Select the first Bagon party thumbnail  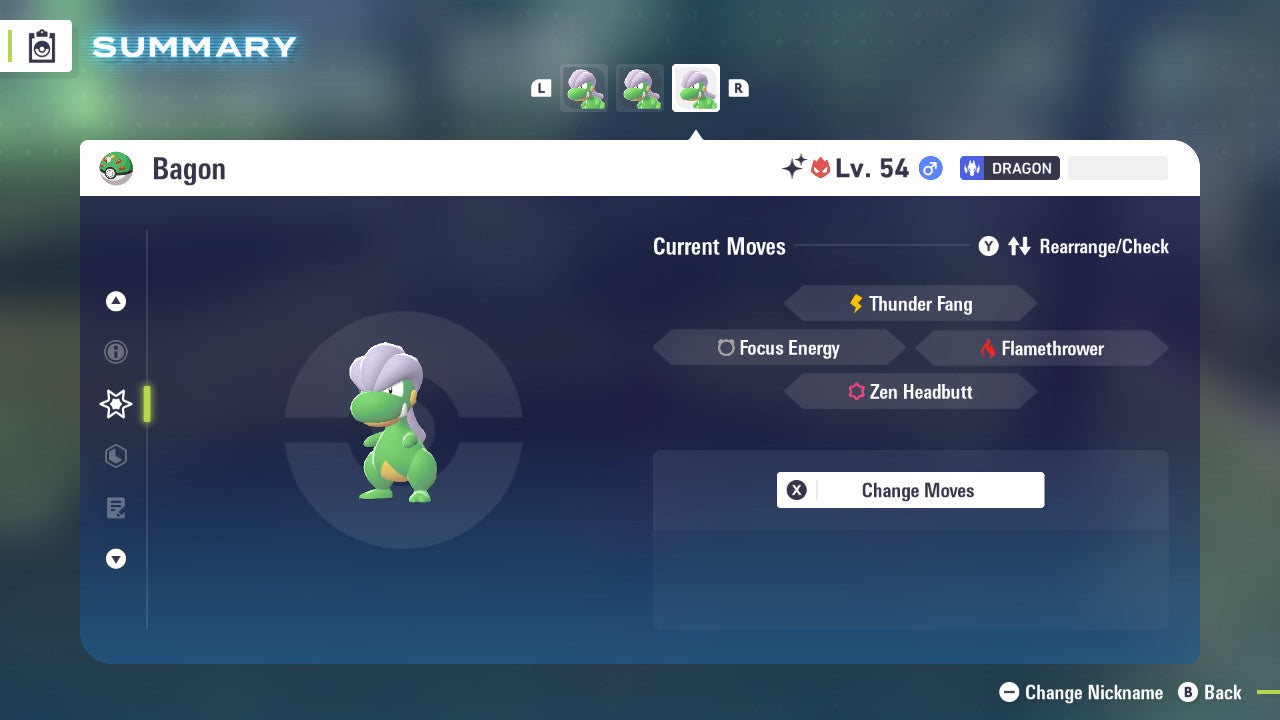(584, 88)
